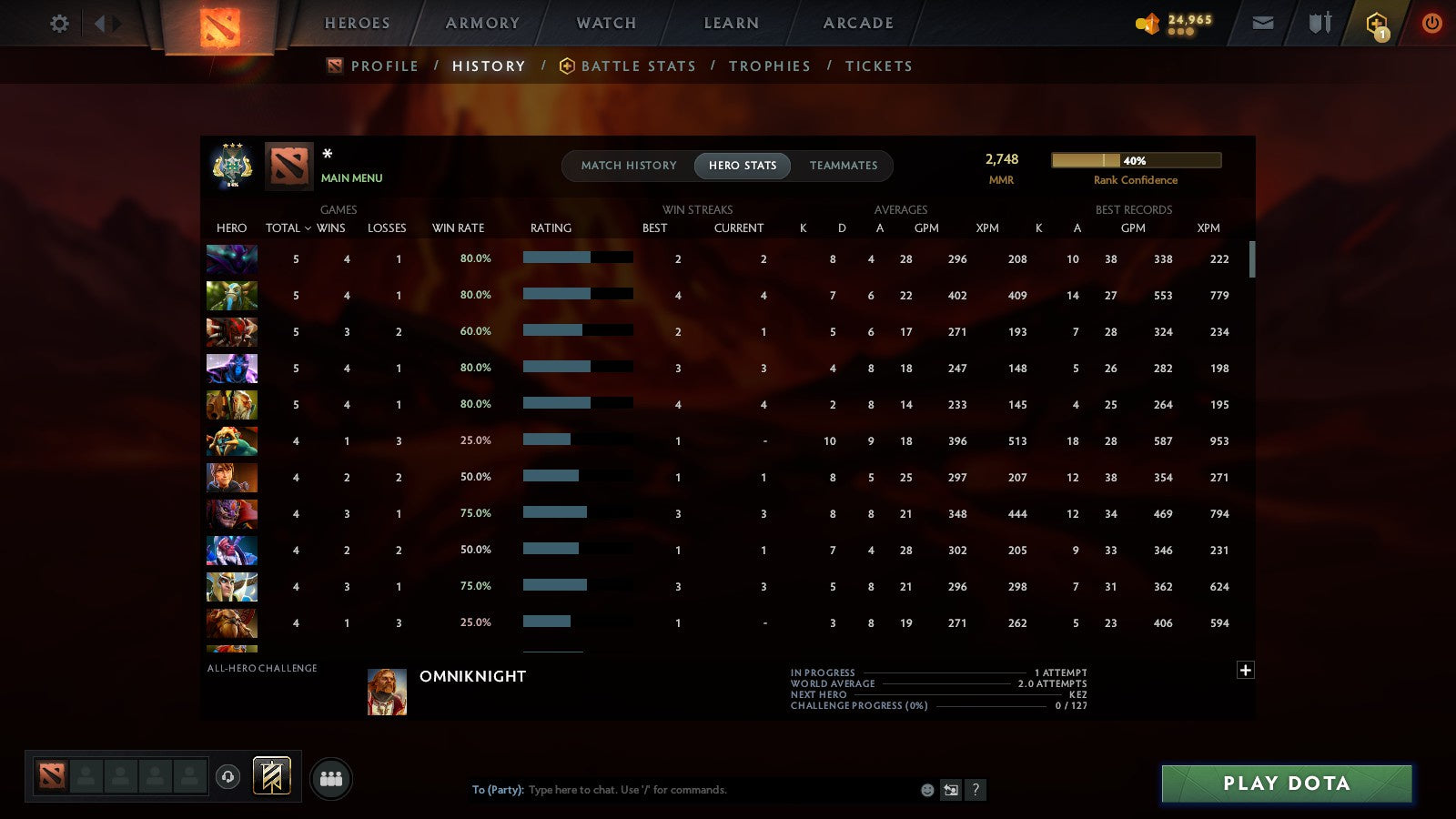Open the mail/notifications envelope icon
This screenshot has width=1456, height=819.
coord(1263,23)
